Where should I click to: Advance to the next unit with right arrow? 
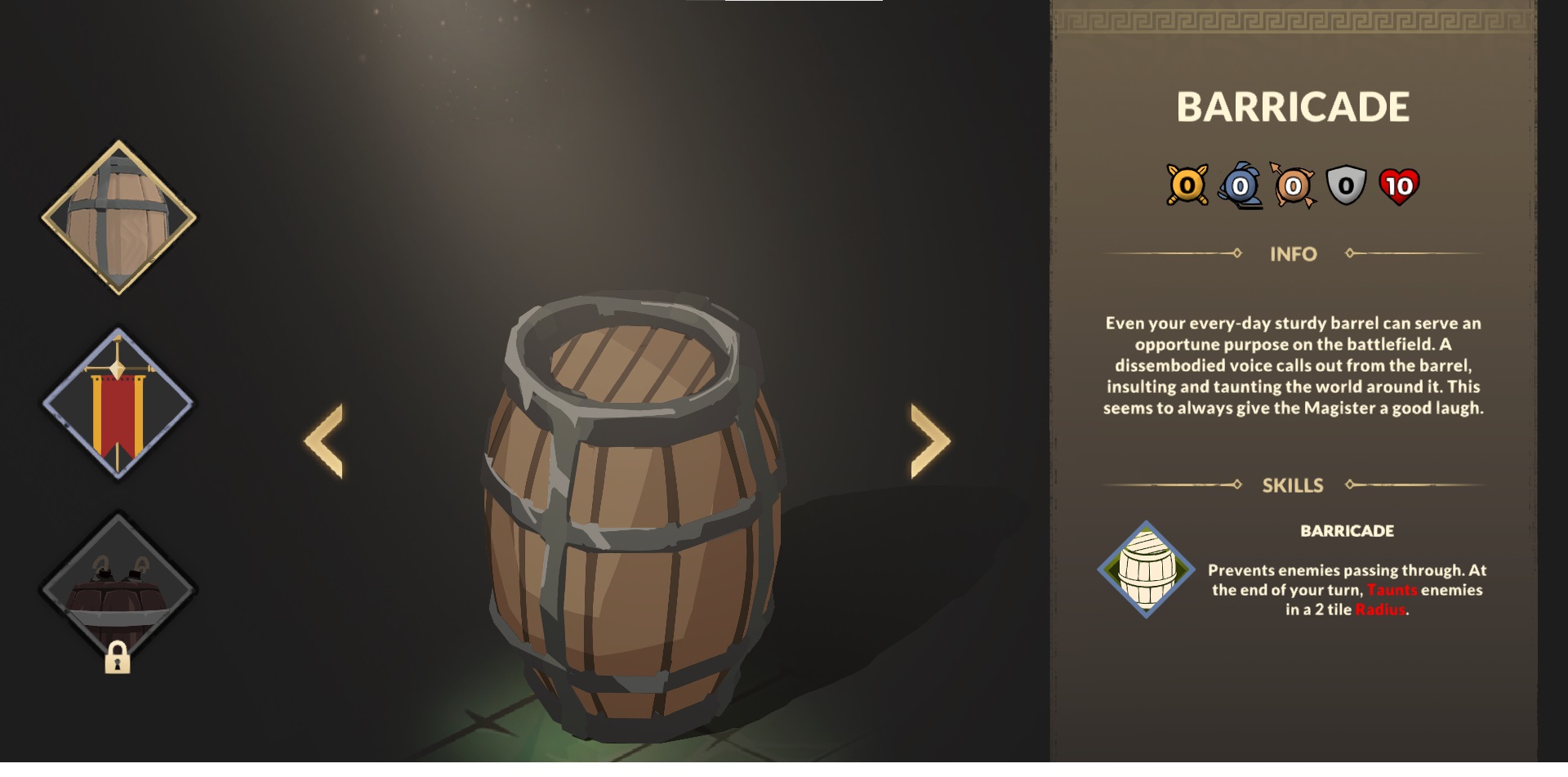929,441
